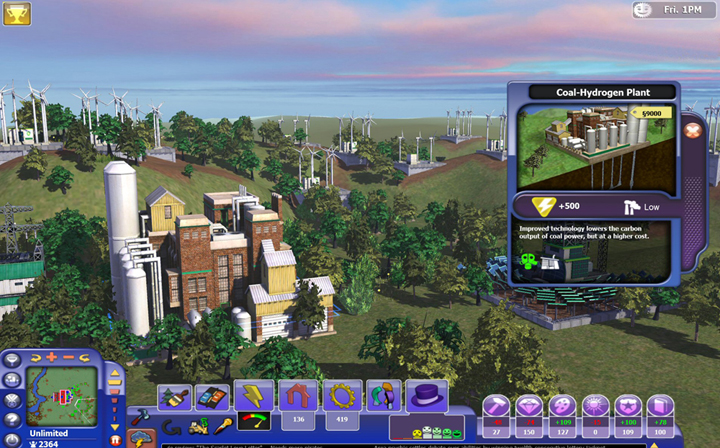Click the city minimap
This screenshot has width=720, height=448.
61,397
